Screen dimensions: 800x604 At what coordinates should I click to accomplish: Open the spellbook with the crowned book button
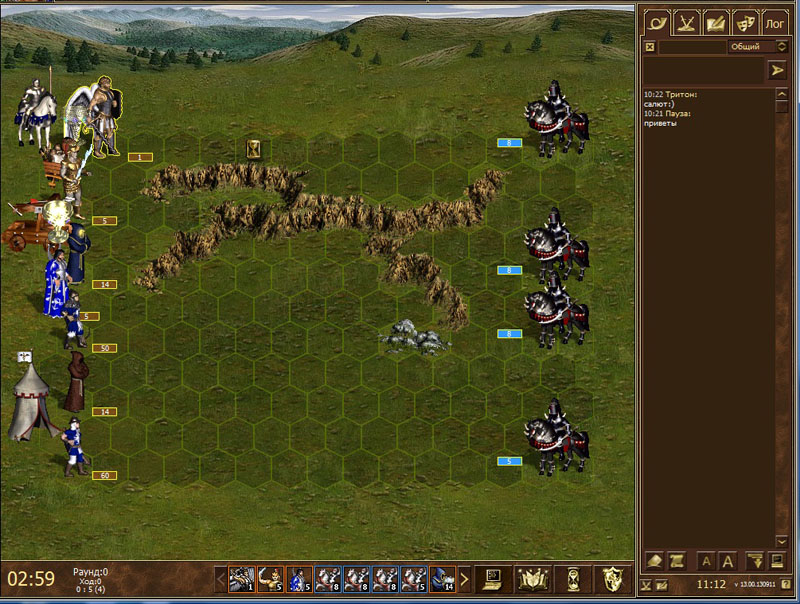530,578
